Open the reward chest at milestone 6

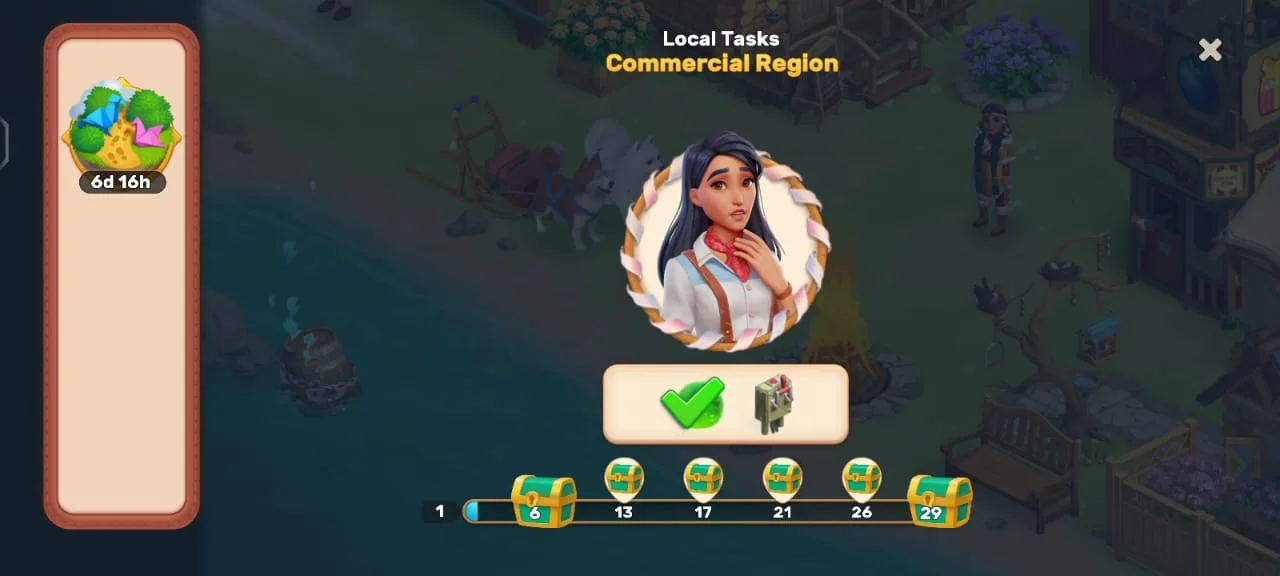click(x=543, y=501)
